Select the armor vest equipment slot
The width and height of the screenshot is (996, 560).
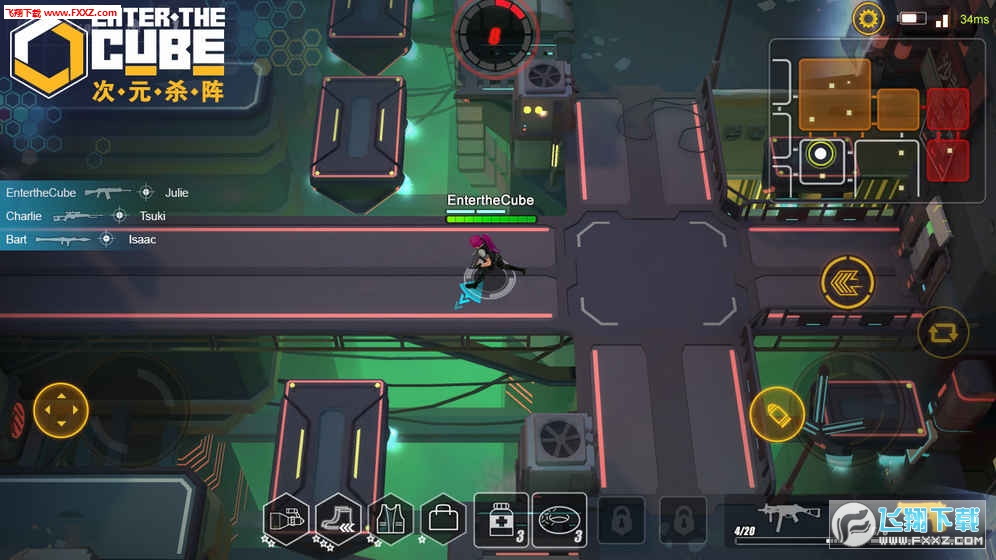[x=390, y=520]
